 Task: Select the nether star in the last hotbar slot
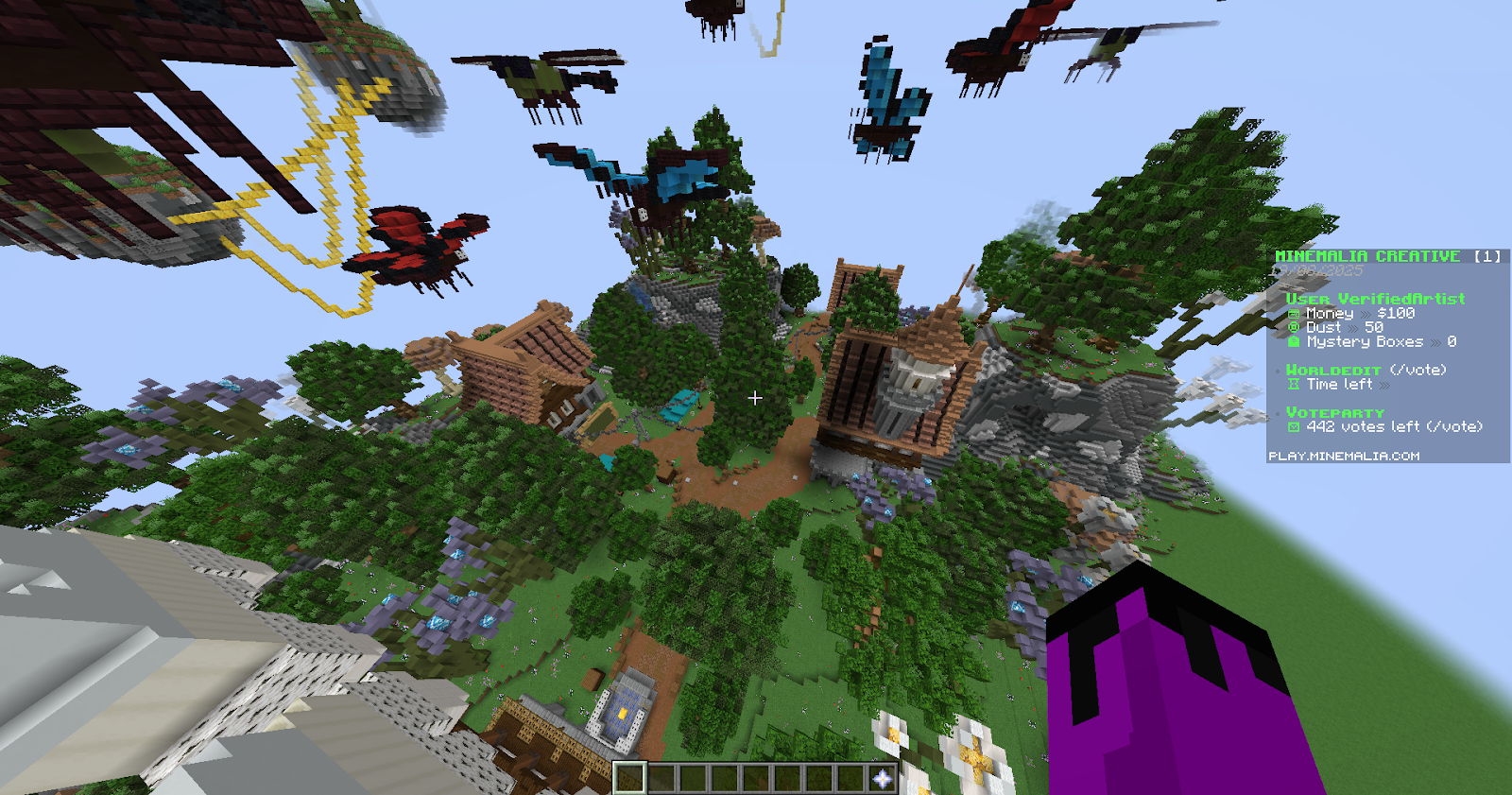coord(881,777)
